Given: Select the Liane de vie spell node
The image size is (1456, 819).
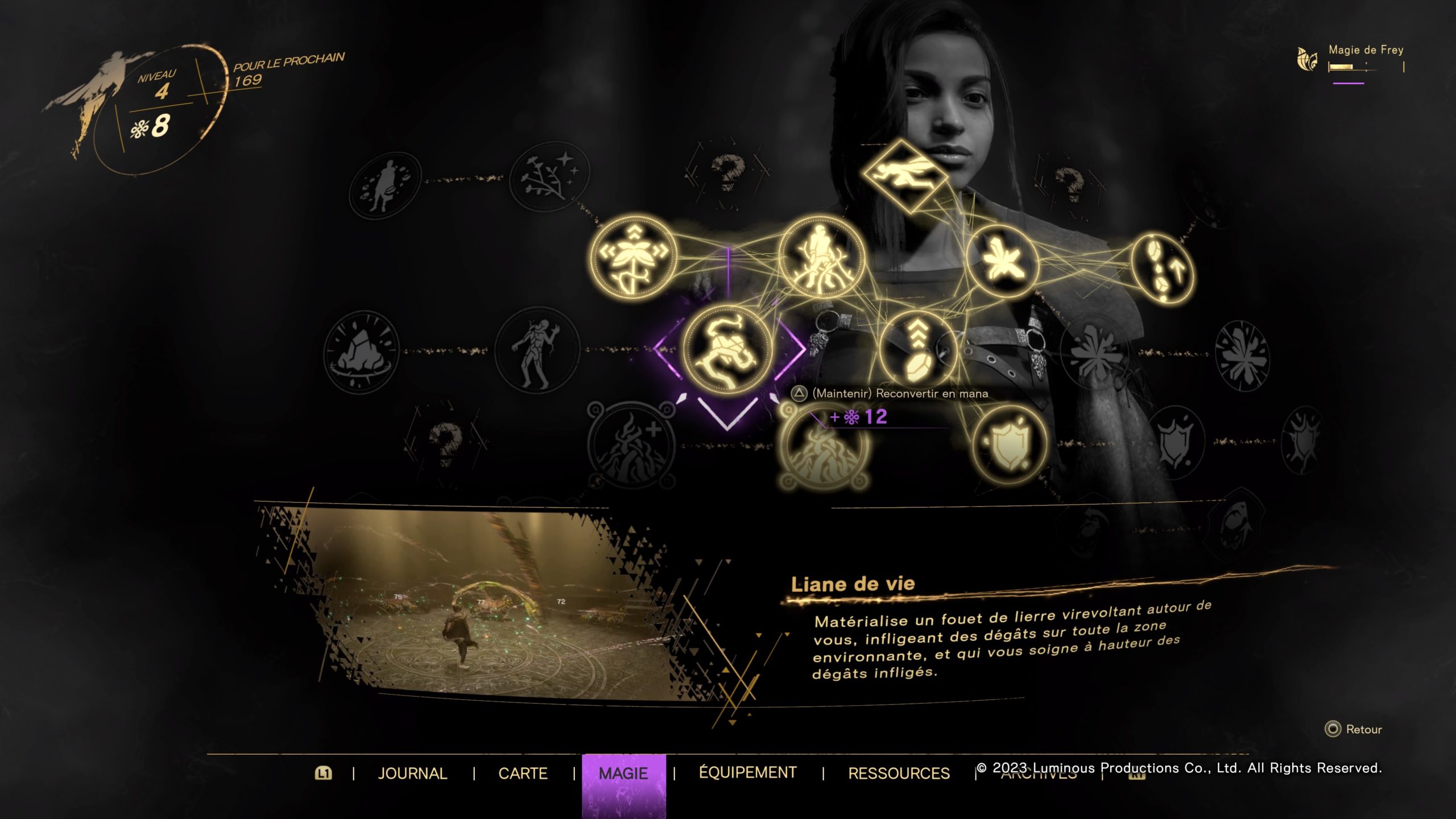Looking at the screenshot, I should pyautogui.click(x=727, y=350).
